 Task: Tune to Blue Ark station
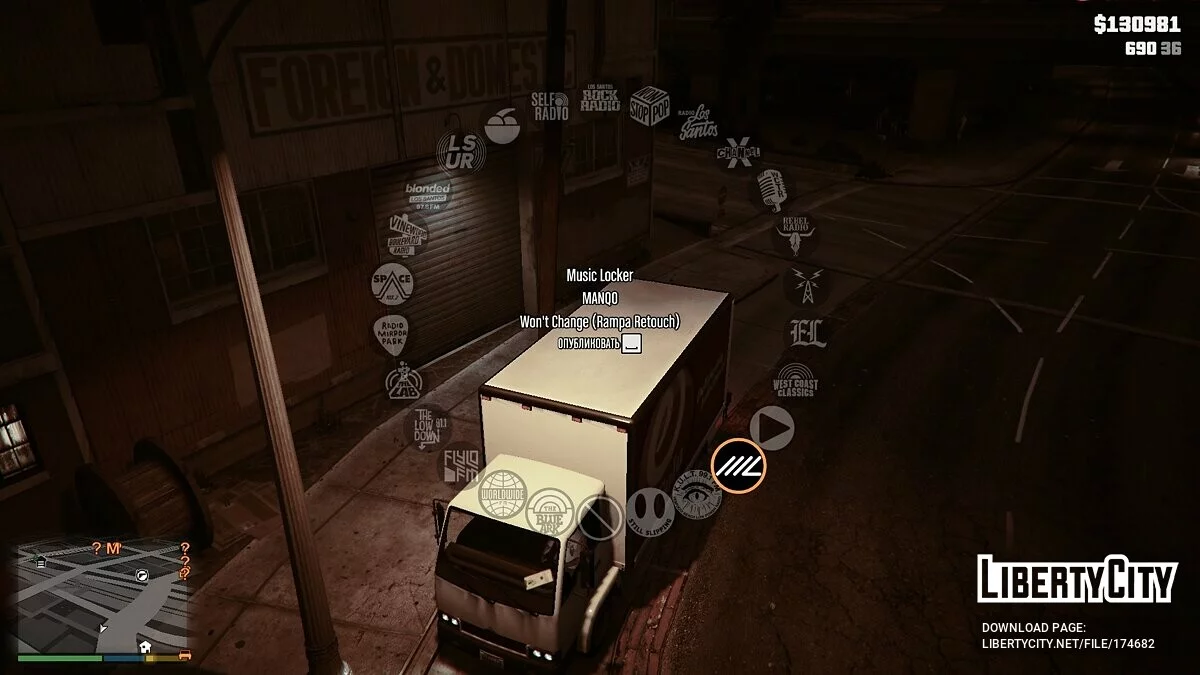click(x=550, y=510)
